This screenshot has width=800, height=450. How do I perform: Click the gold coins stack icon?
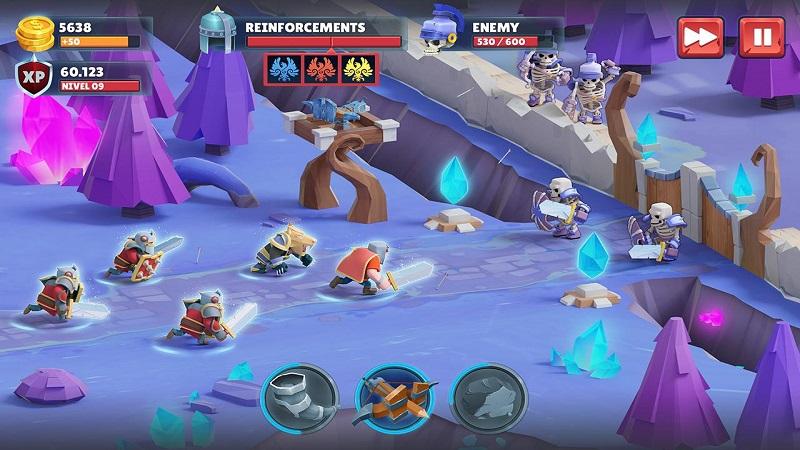pos(35,33)
